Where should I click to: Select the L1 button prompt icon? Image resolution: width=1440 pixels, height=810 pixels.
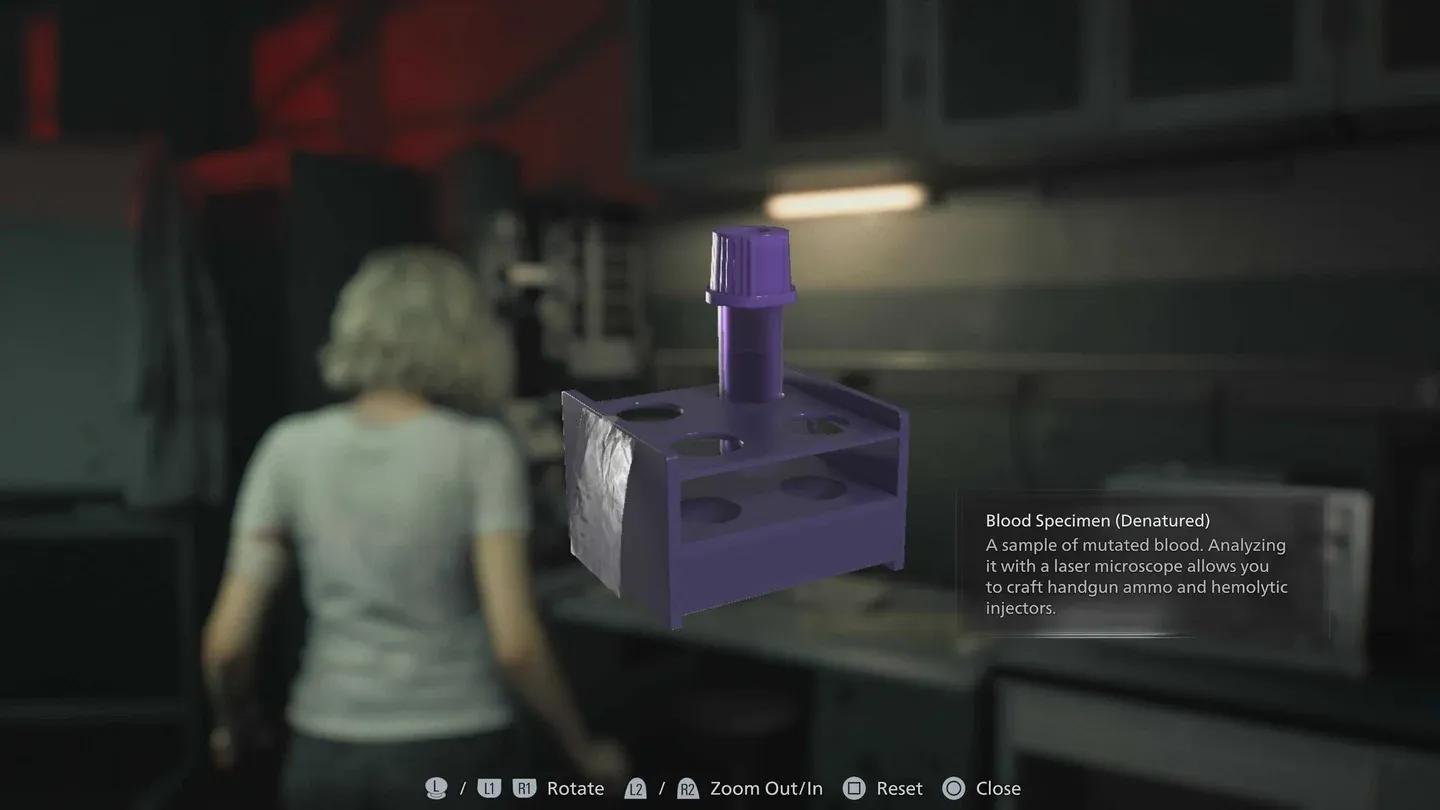(489, 788)
